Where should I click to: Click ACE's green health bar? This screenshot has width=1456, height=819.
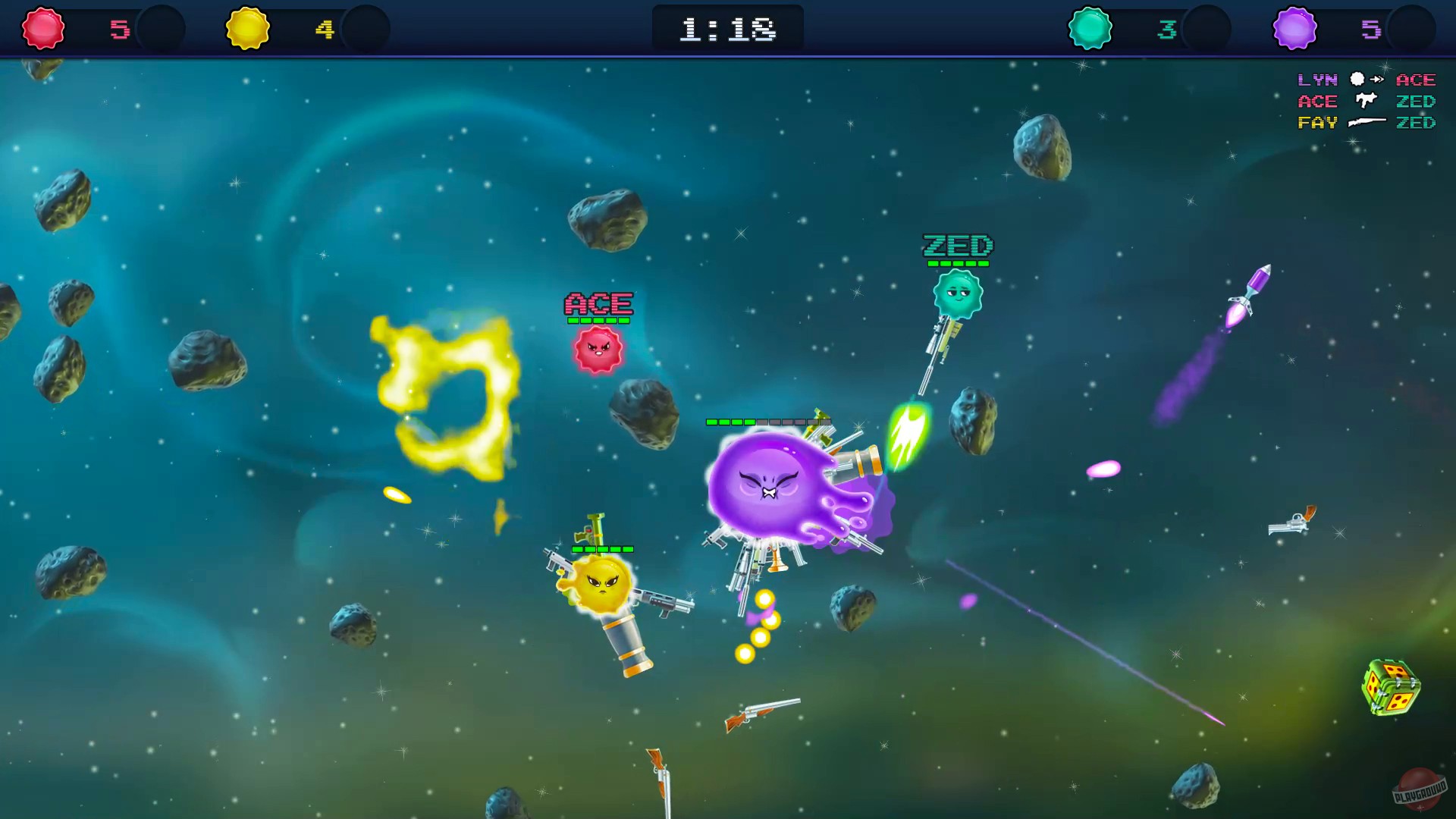[597, 322]
